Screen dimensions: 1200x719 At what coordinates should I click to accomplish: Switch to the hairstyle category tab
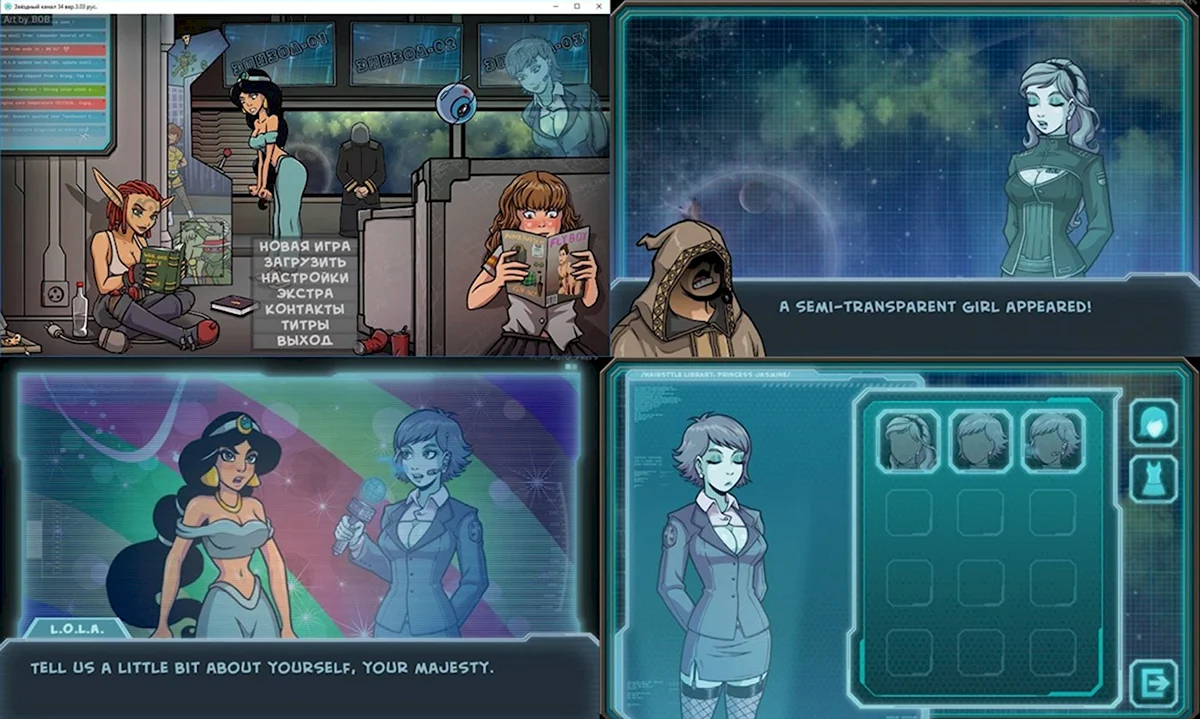[x=1153, y=422]
